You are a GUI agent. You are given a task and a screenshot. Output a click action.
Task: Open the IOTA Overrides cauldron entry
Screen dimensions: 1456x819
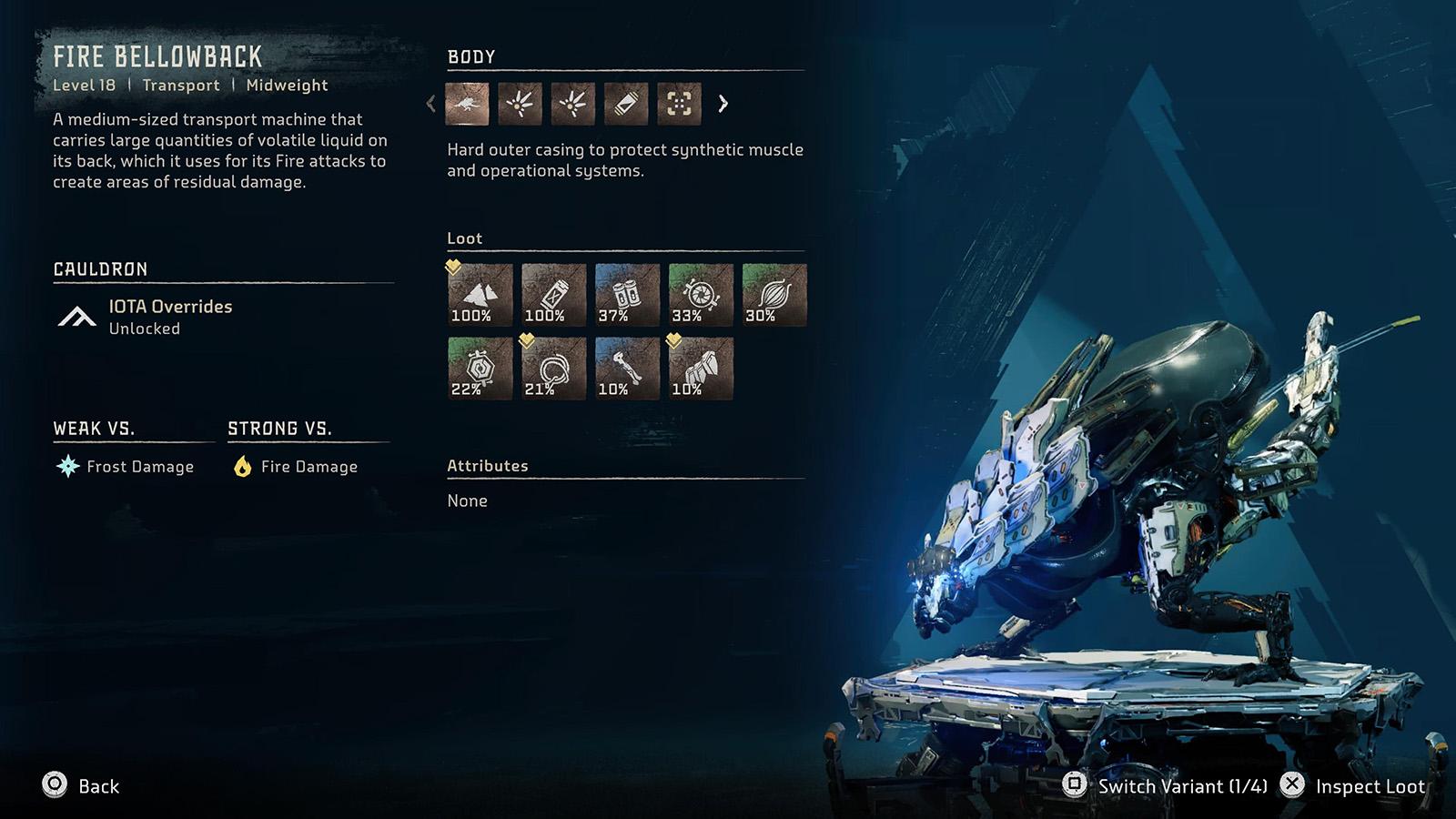[x=170, y=316]
